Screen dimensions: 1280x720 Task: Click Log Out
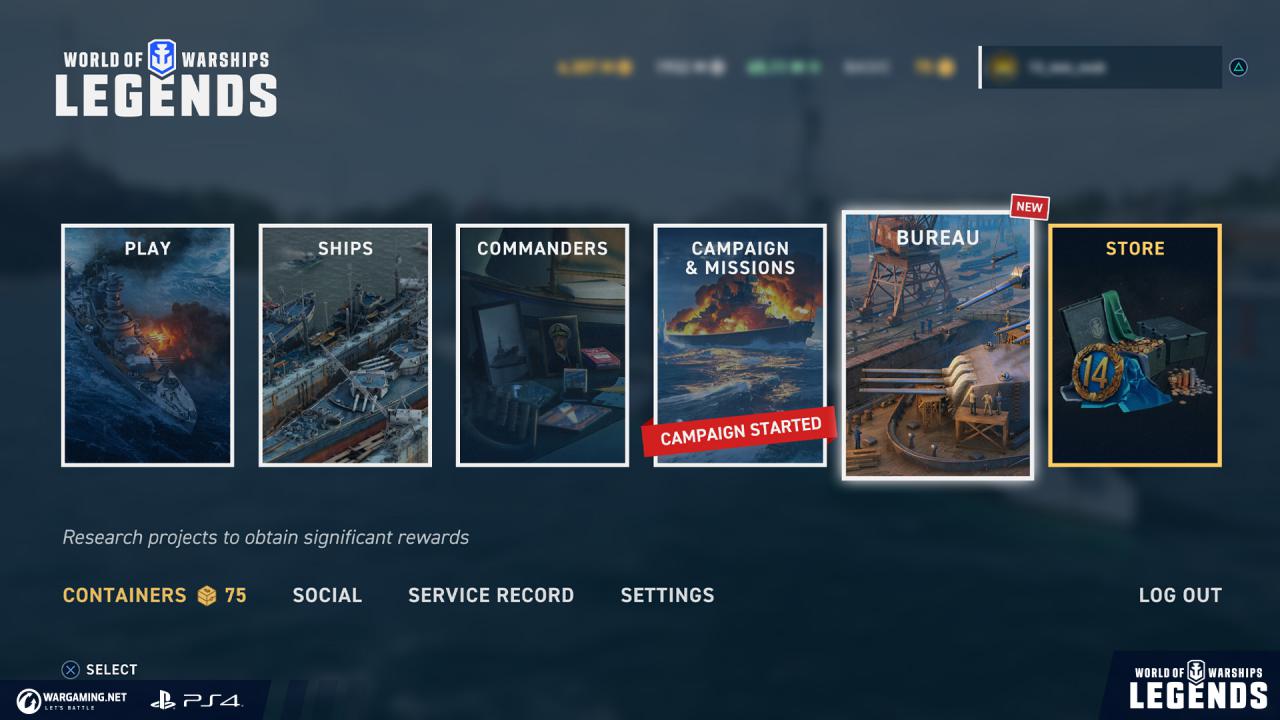click(x=1180, y=595)
